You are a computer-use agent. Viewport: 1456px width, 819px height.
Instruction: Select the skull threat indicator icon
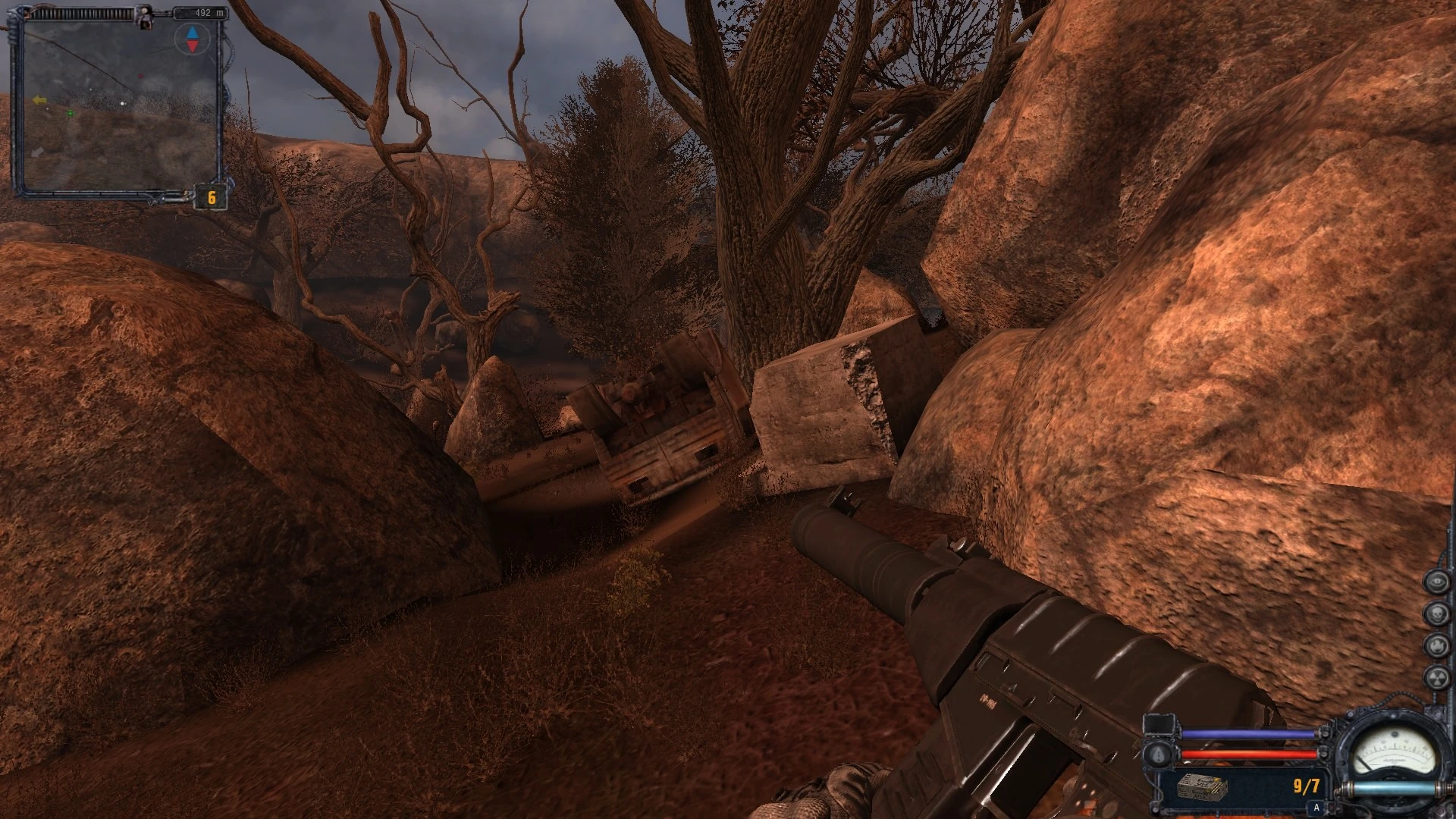pos(1437,613)
